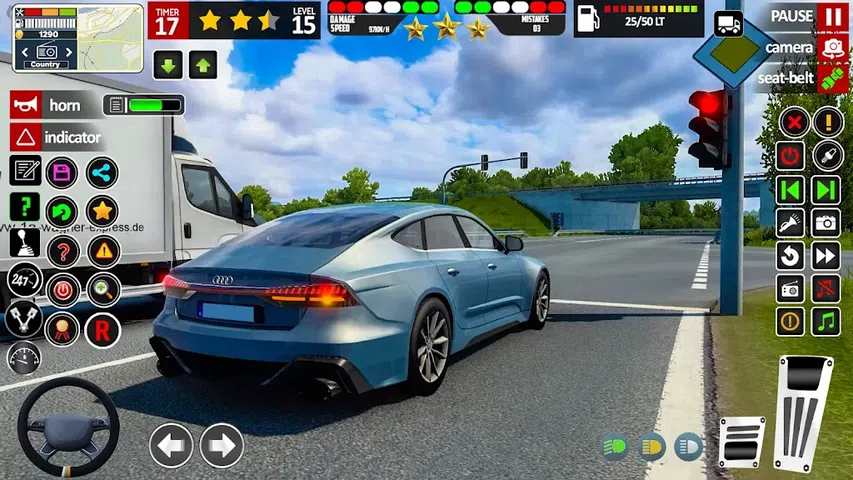Open the green music note icon
853x480 pixels.
pos(826,322)
